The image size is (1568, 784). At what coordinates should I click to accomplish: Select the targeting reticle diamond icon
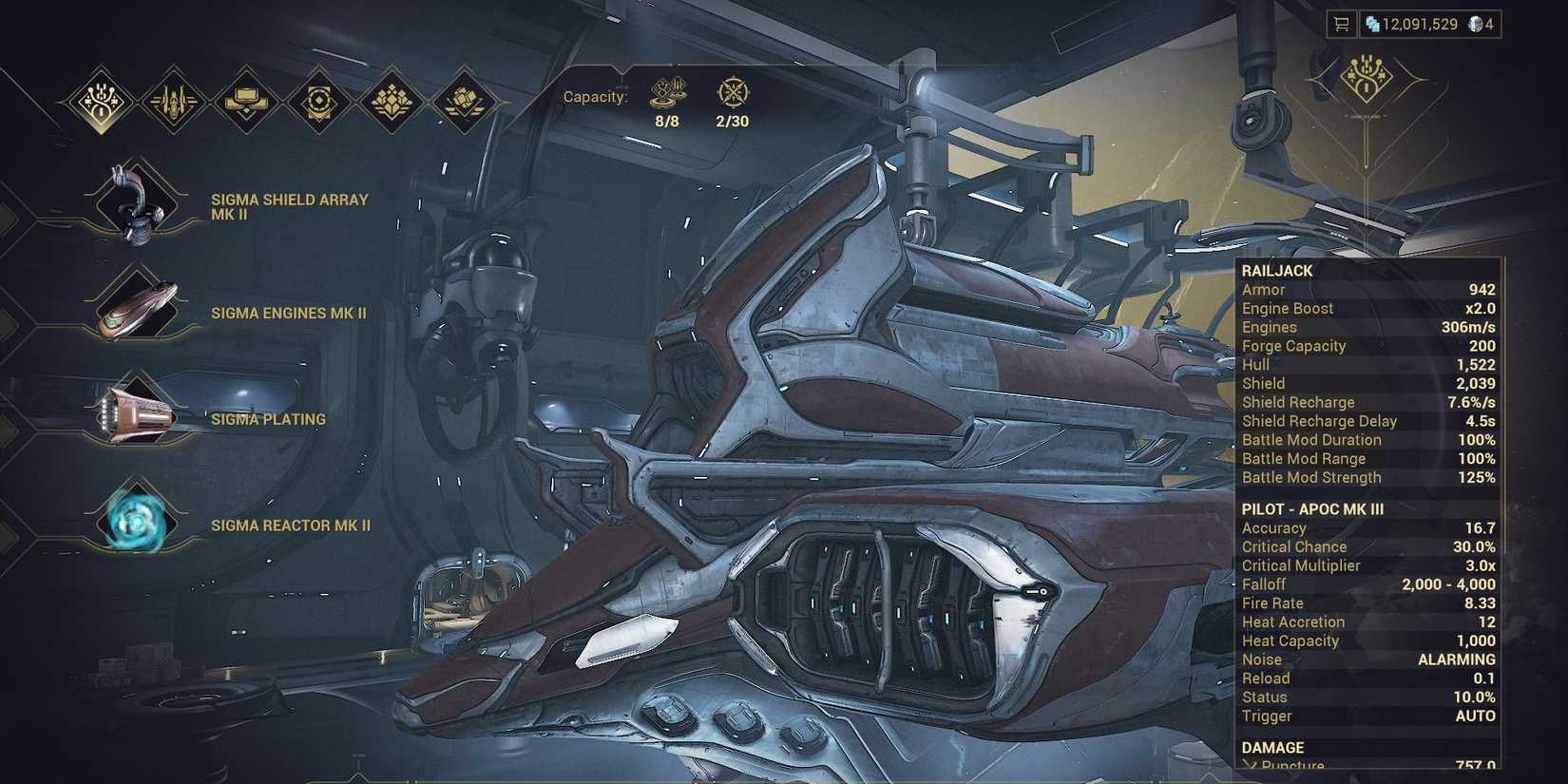[317, 100]
